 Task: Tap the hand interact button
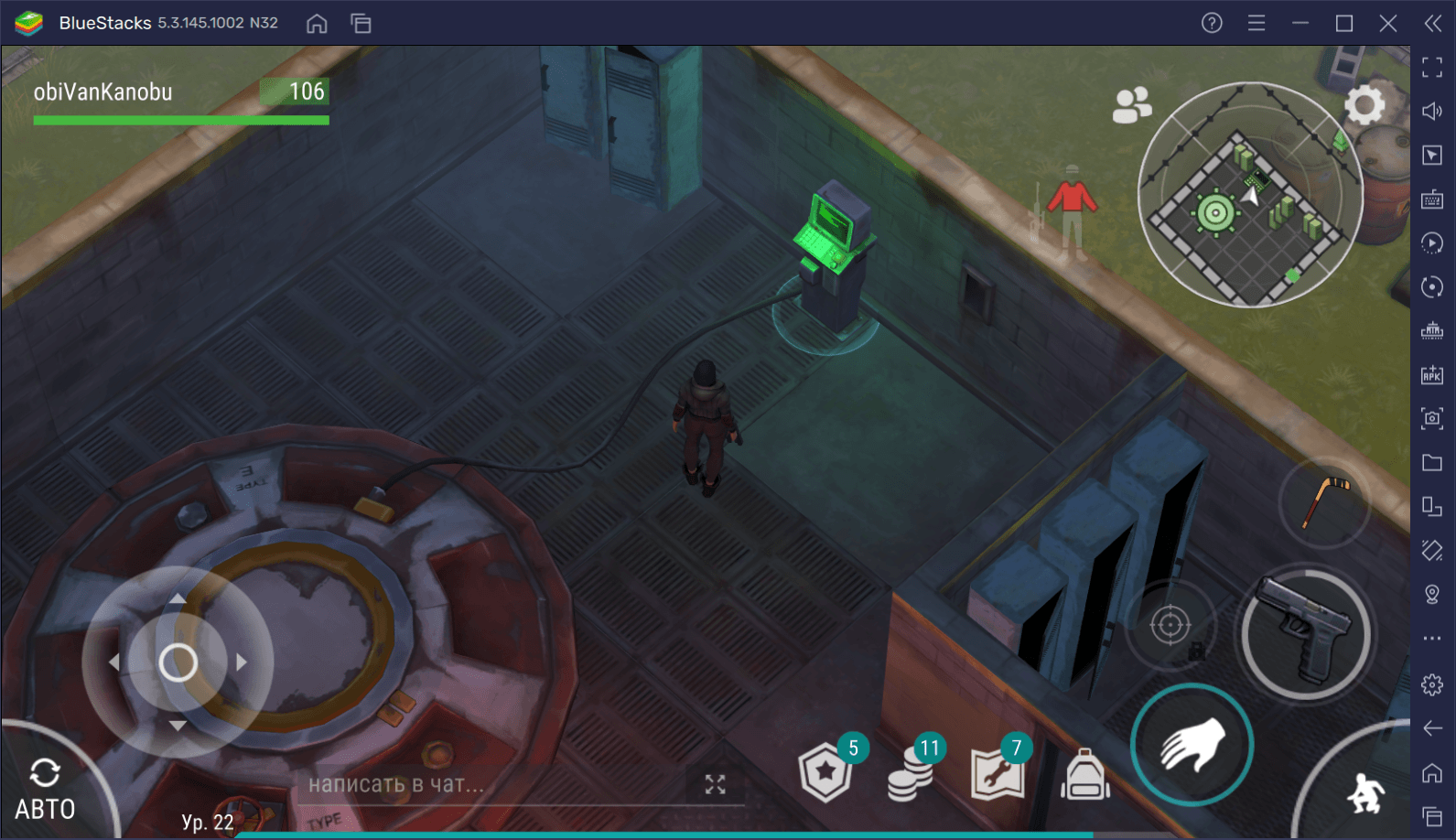pyautogui.click(x=1192, y=744)
